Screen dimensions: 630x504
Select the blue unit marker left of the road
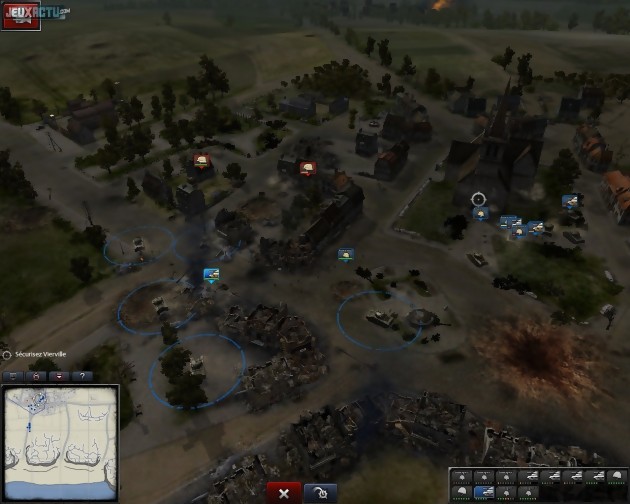pyautogui.click(x=211, y=274)
